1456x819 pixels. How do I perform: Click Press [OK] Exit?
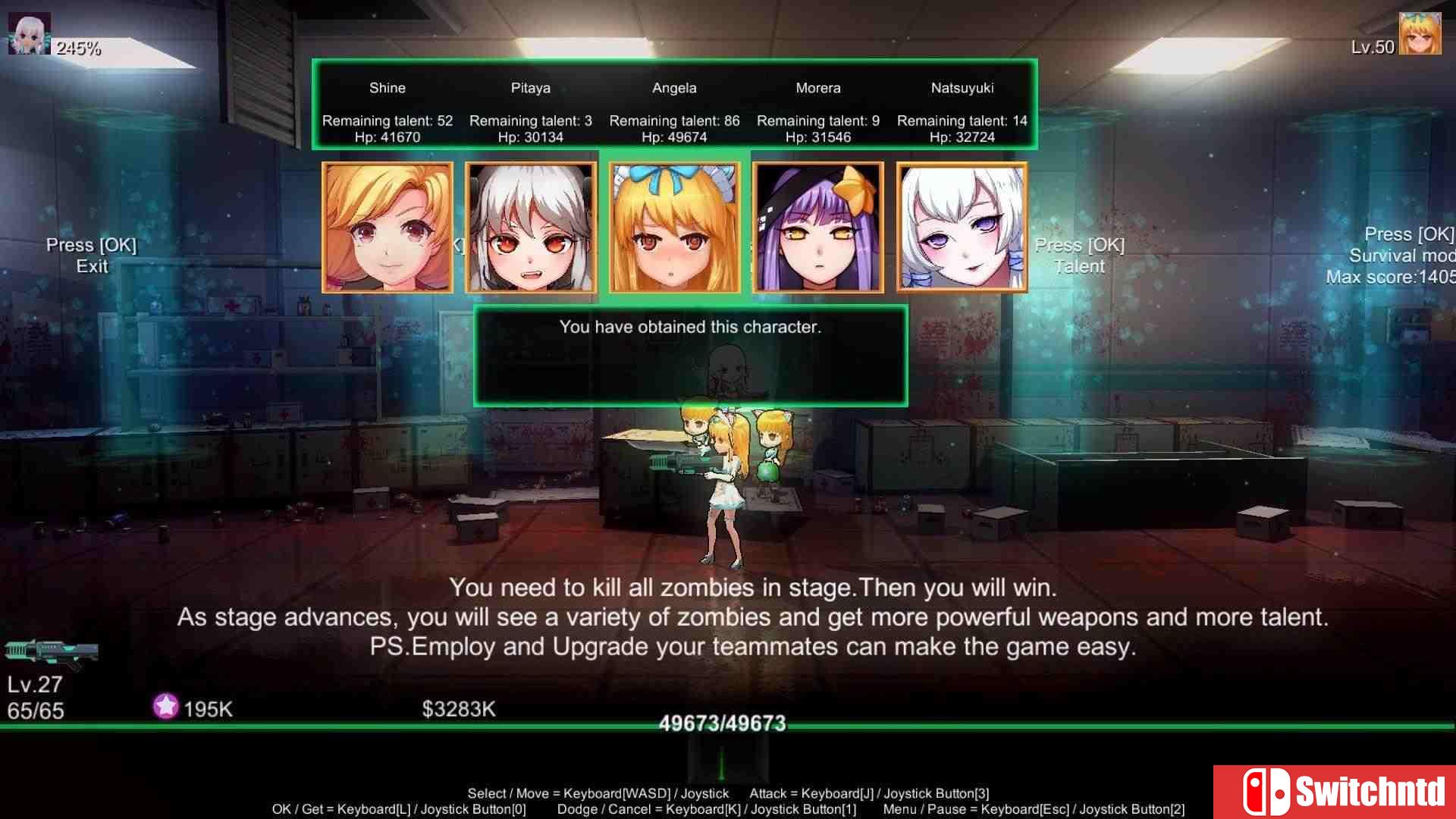pos(90,256)
